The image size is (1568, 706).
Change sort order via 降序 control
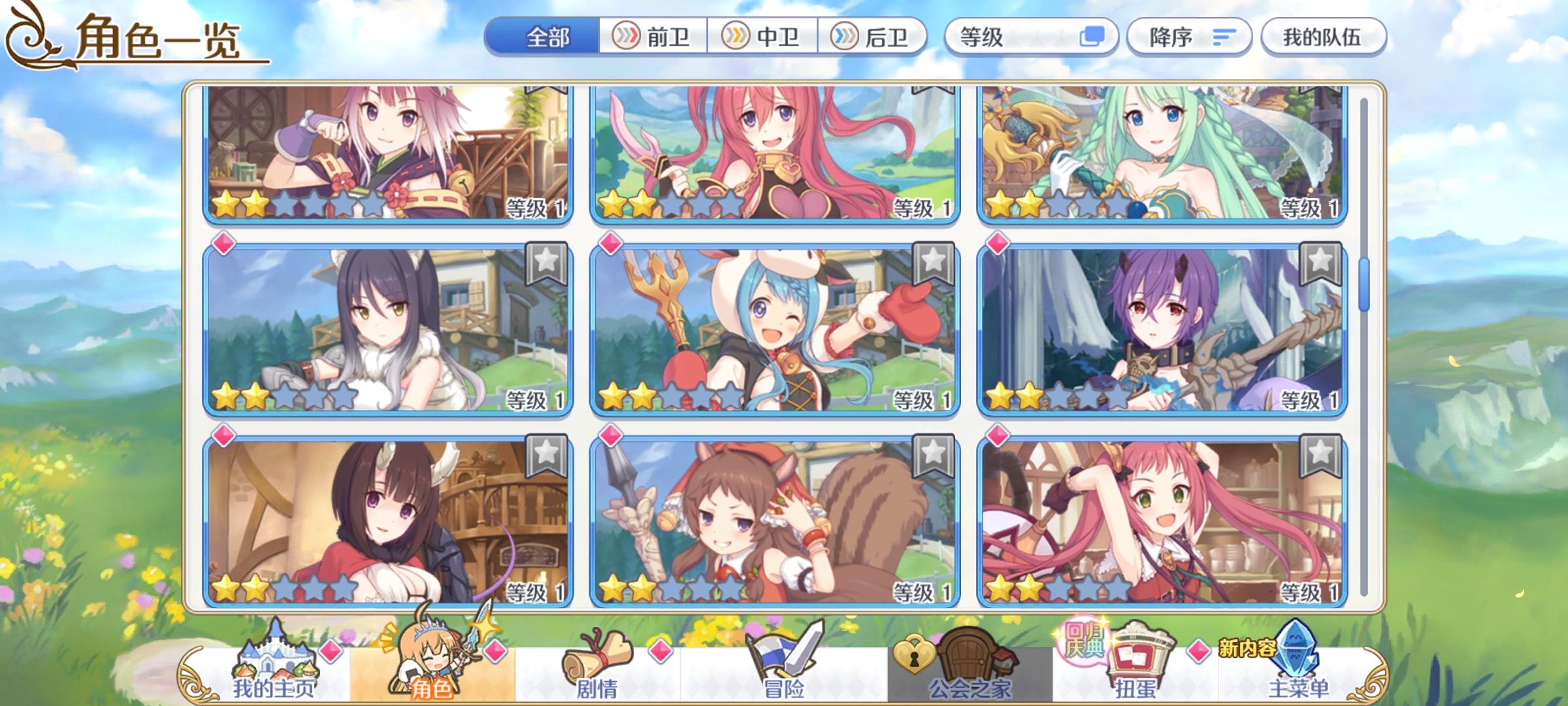(1190, 36)
